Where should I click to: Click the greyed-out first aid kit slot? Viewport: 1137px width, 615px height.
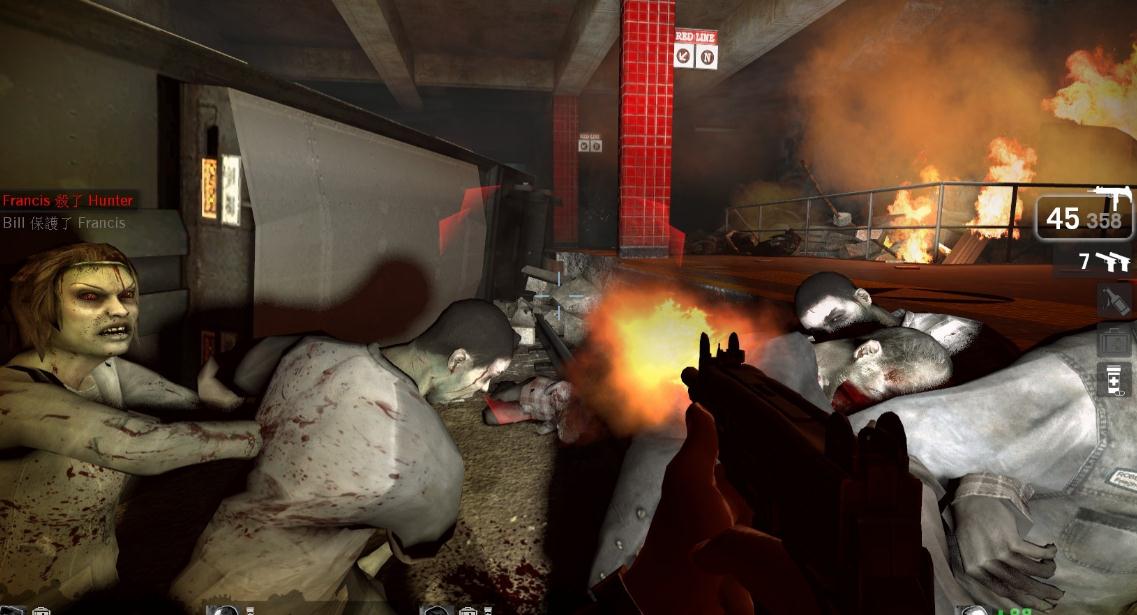point(1113,342)
